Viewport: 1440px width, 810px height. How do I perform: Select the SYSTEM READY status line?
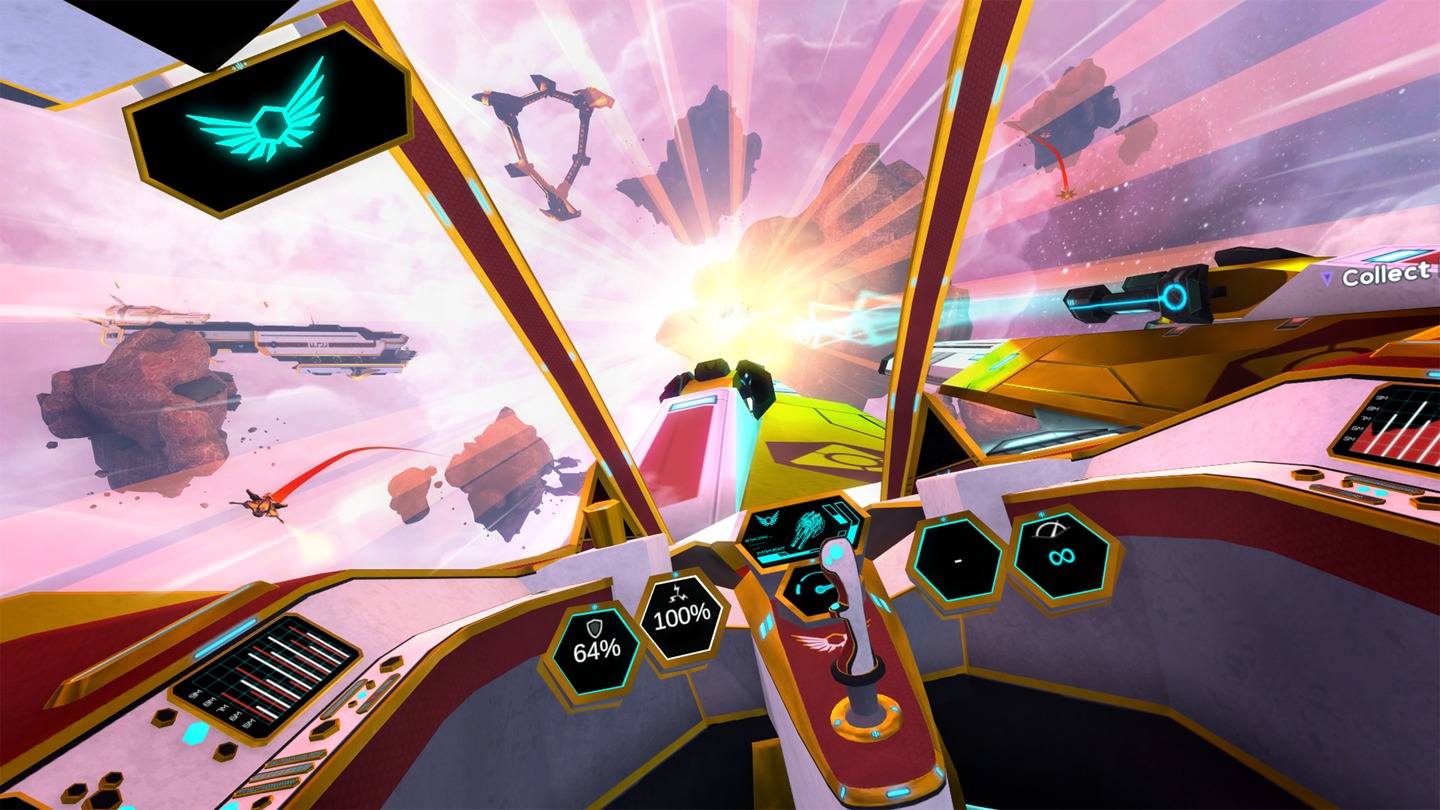pyautogui.click(x=769, y=548)
